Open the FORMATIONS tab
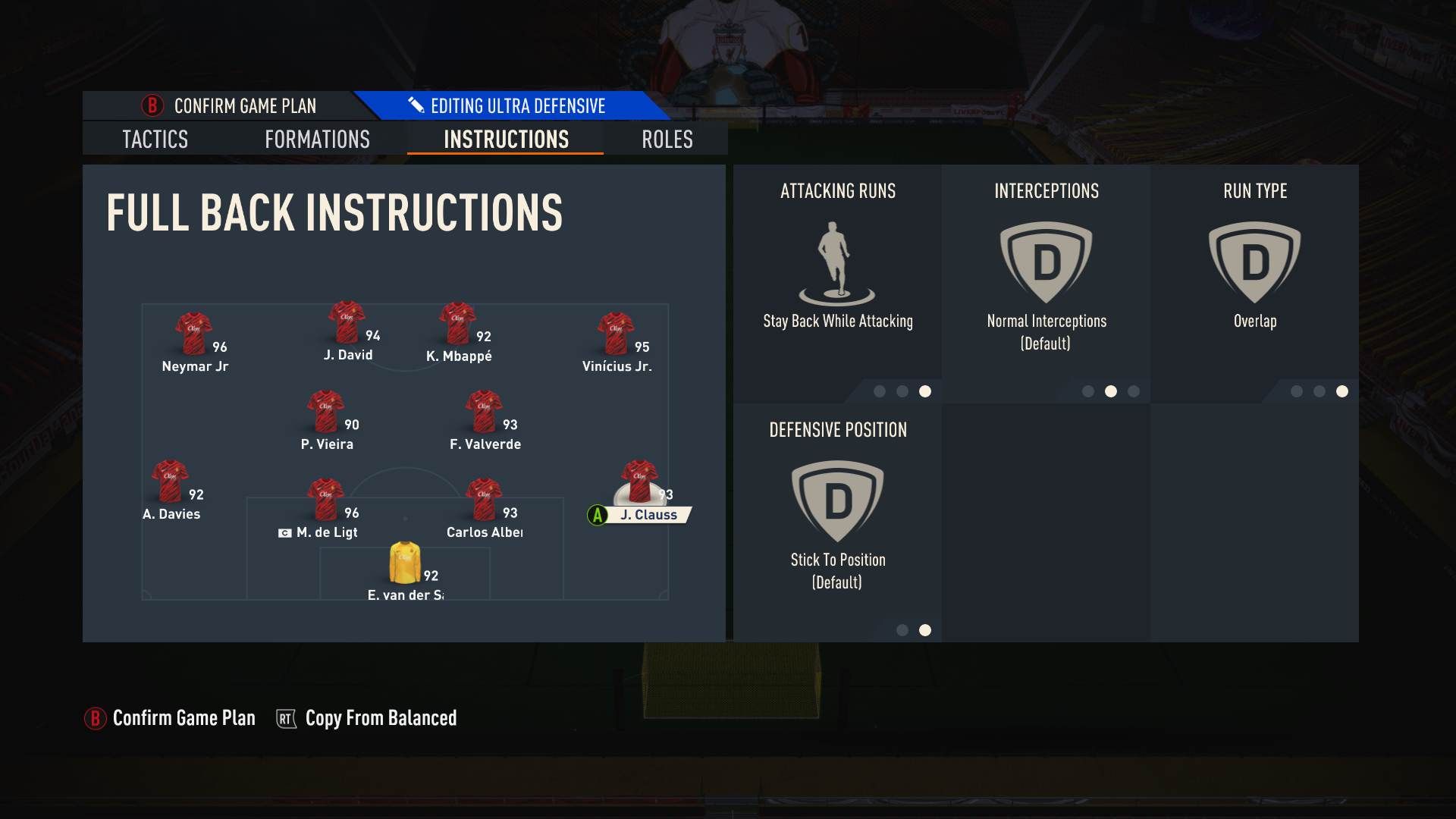The height and width of the screenshot is (819, 1456). [x=317, y=140]
